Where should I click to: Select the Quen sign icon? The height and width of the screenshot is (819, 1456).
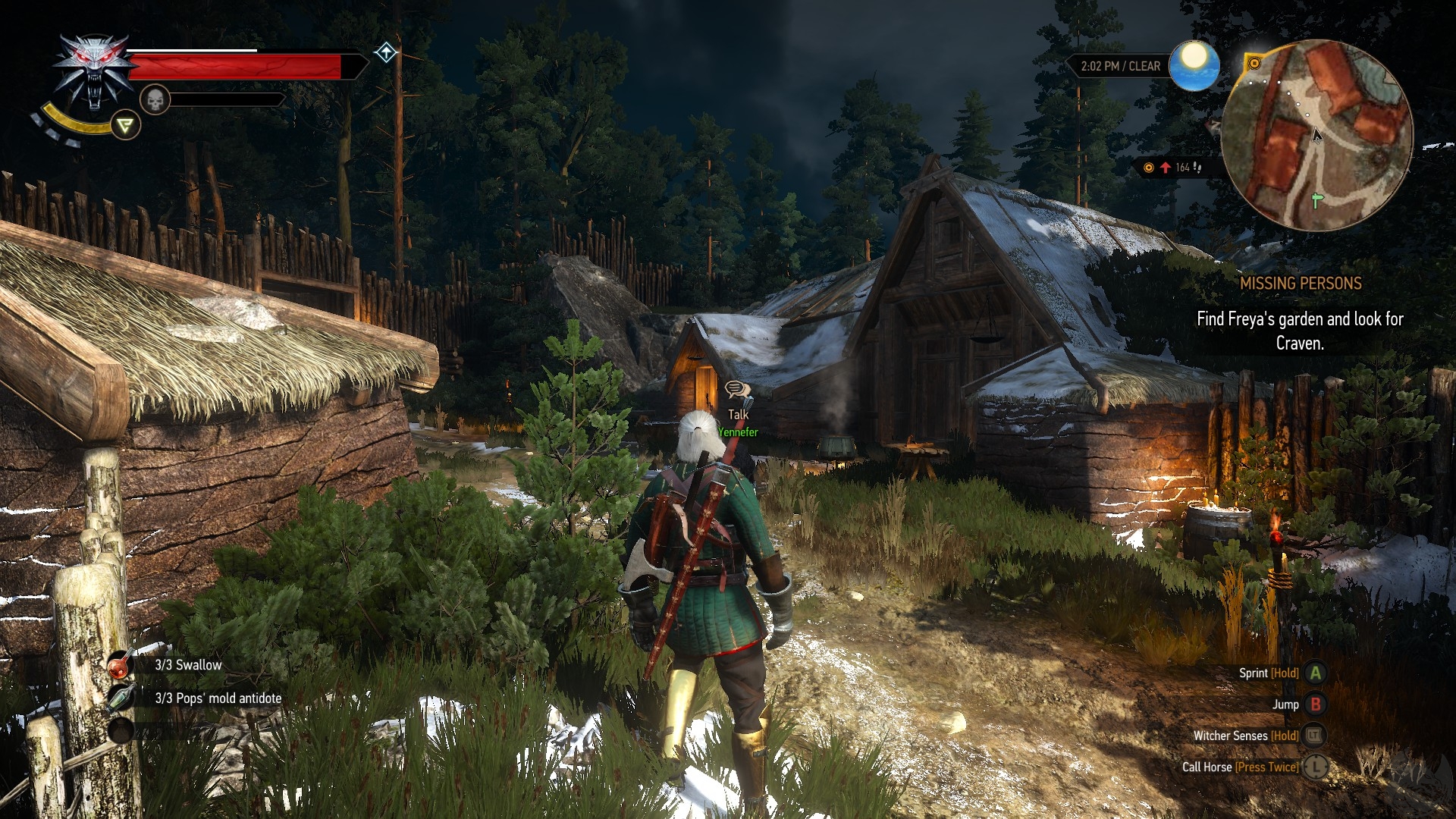[125, 125]
